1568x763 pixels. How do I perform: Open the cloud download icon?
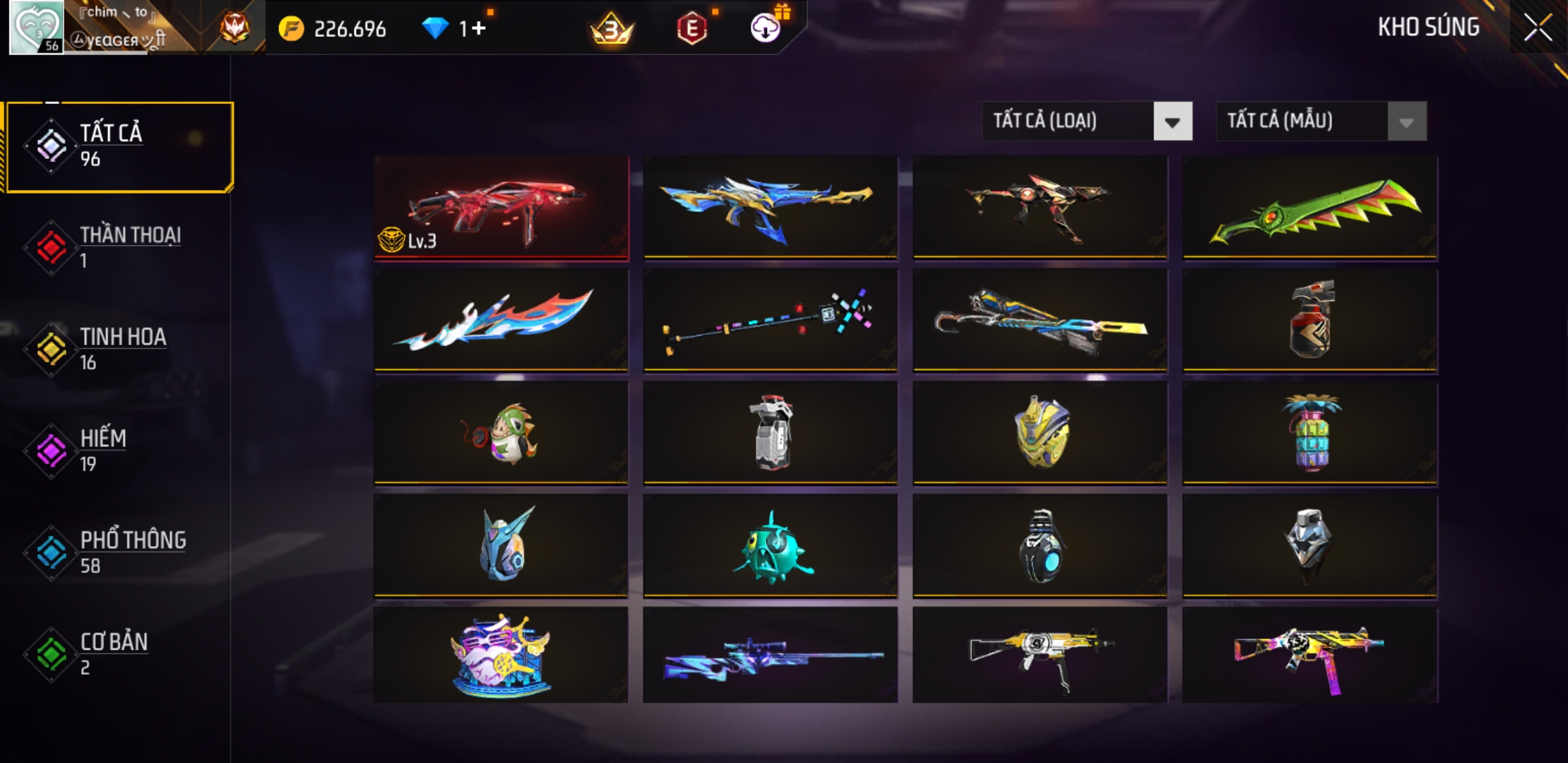tap(765, 28)
